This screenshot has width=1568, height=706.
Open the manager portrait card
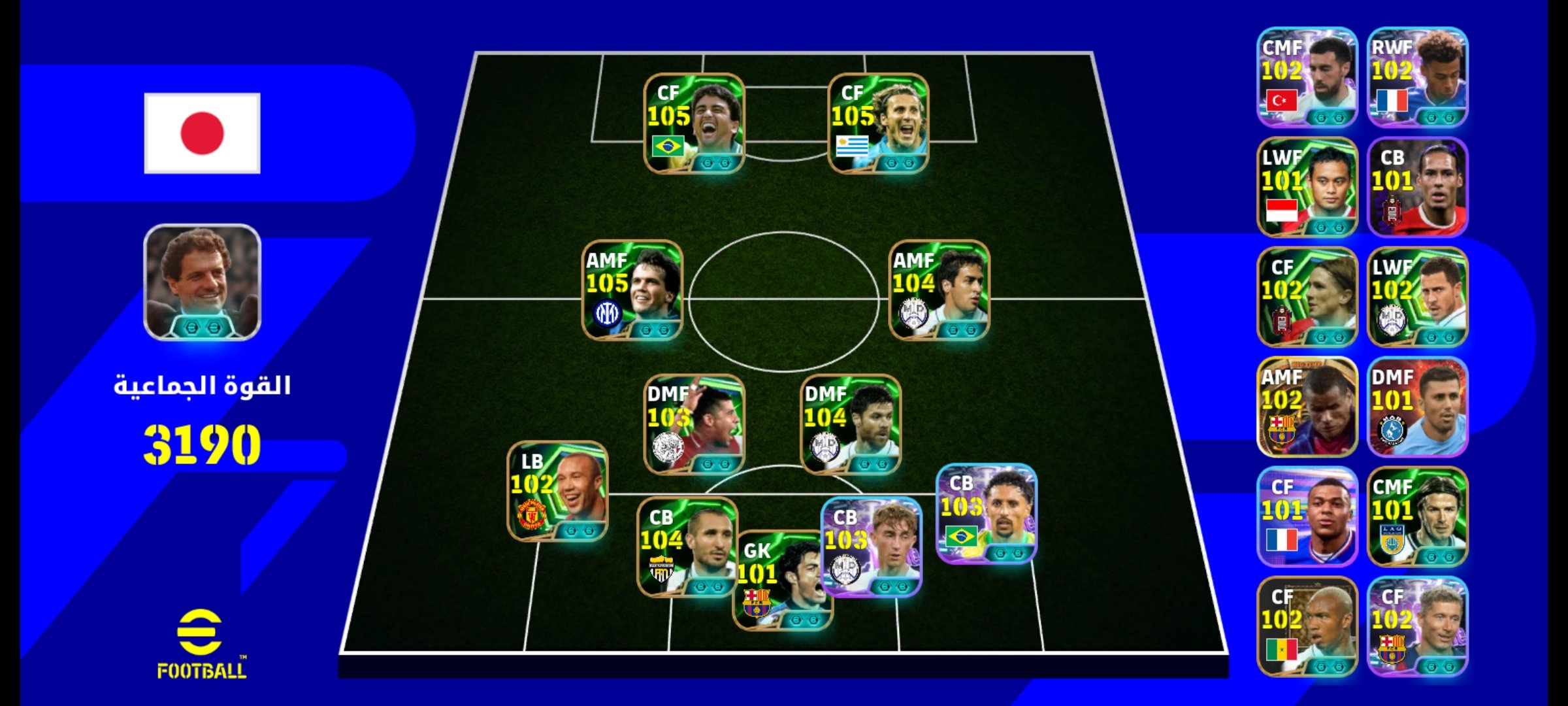coord(202,282)
